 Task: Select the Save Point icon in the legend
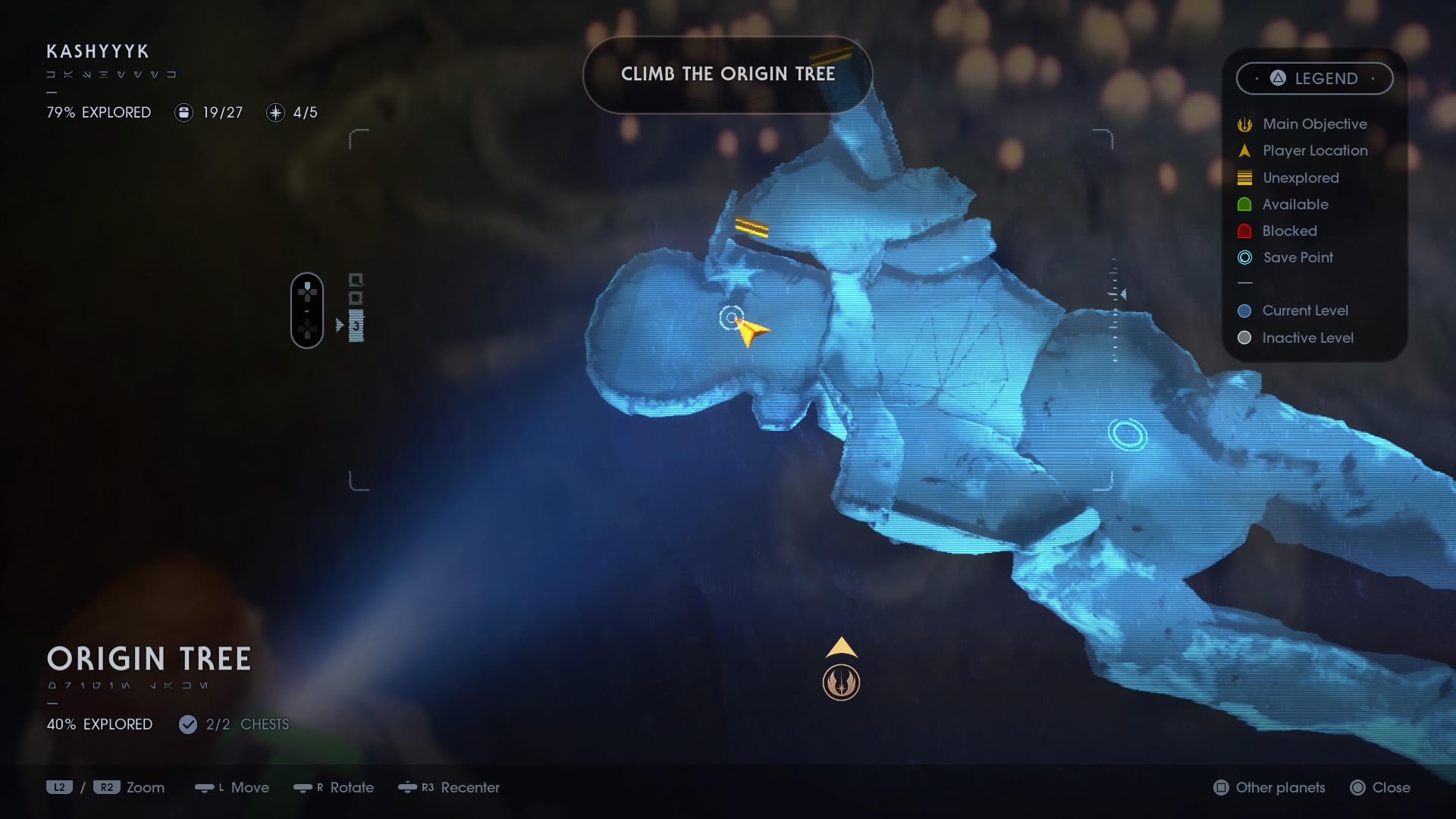tap(1244, 258)
